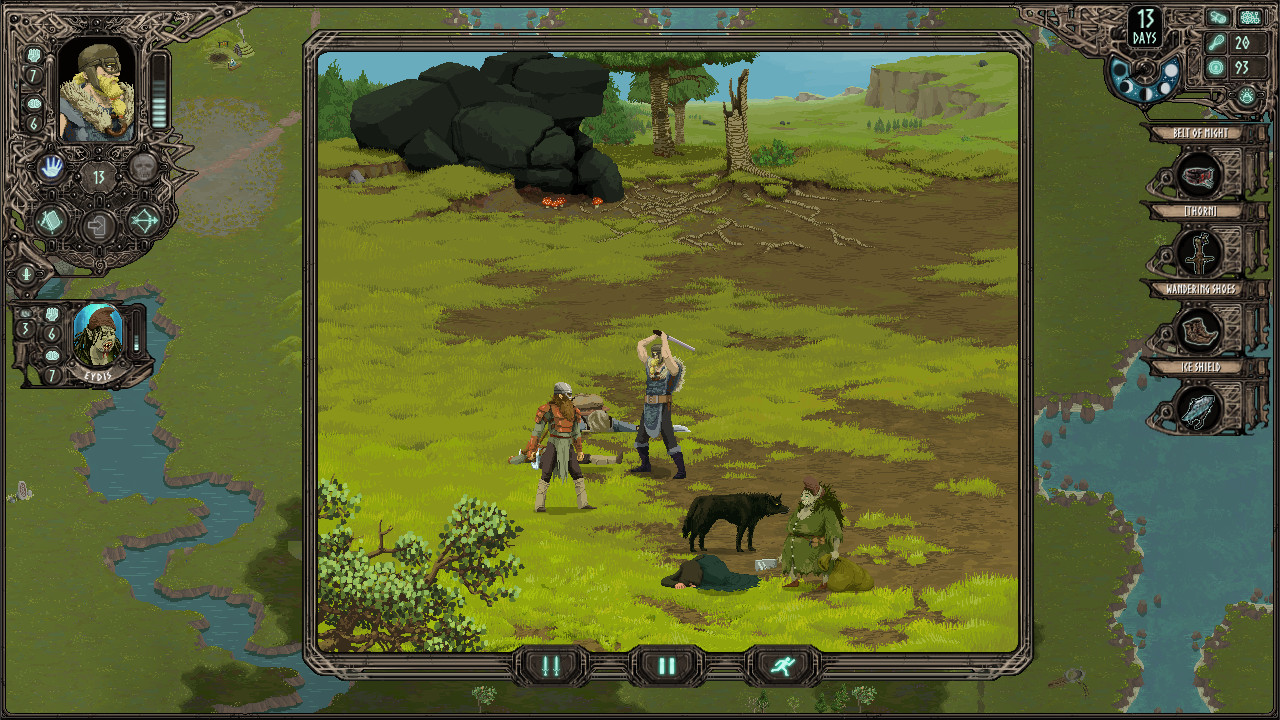This screenshot has width=1280, height=720.
Task: Open the map maze icon in the corner
Action: [x=1249, y=16]
